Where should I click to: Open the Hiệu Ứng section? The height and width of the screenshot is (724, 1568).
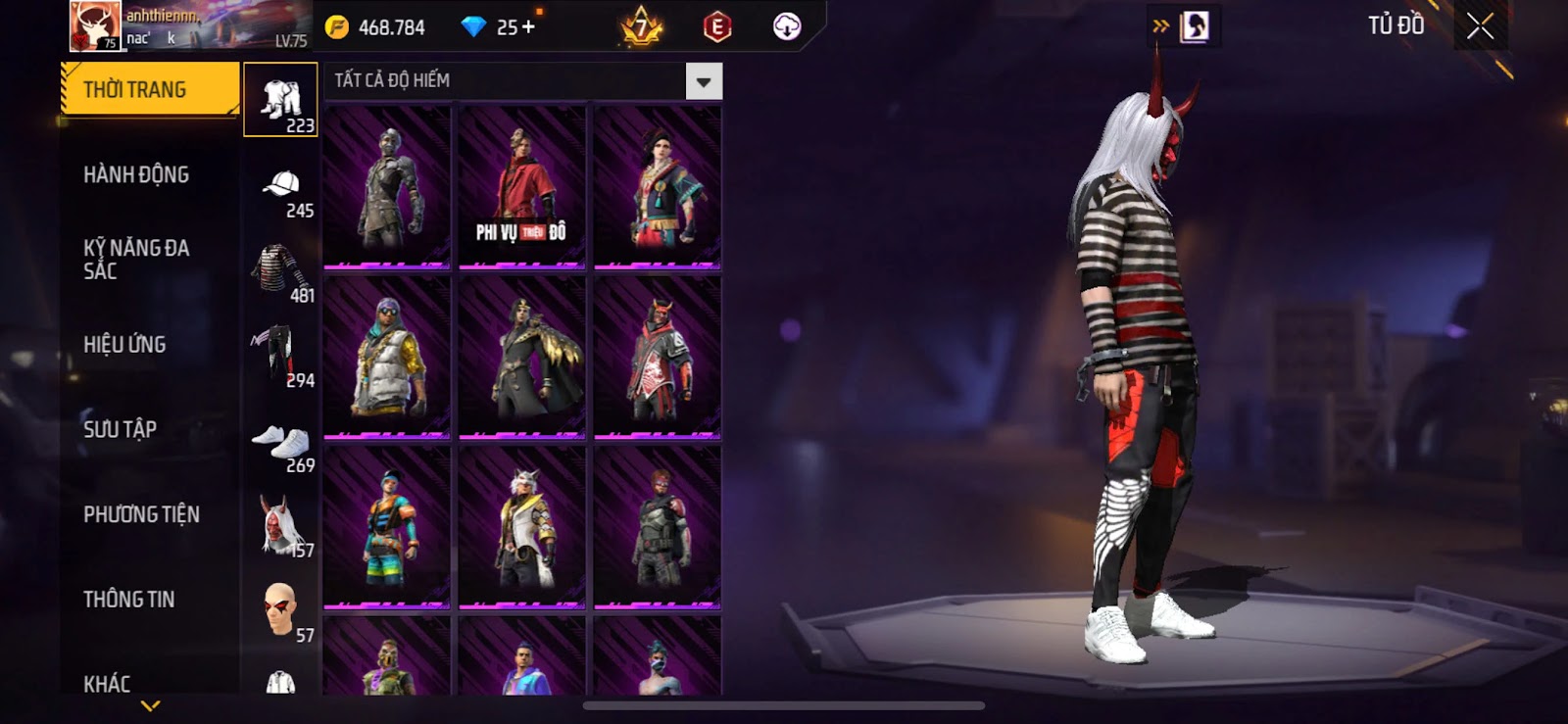pos(124,345)
